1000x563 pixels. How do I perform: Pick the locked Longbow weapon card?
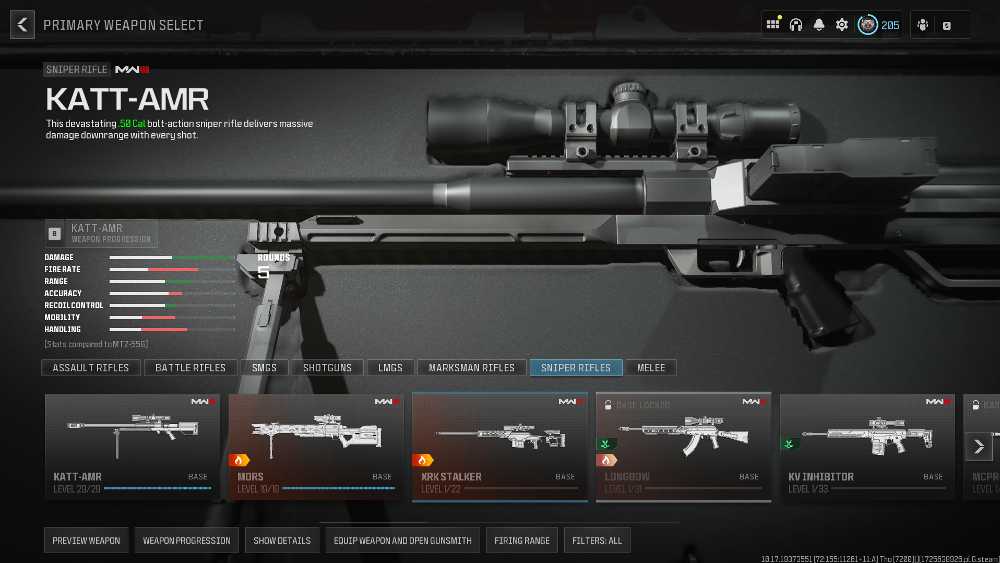click(684, 446)
